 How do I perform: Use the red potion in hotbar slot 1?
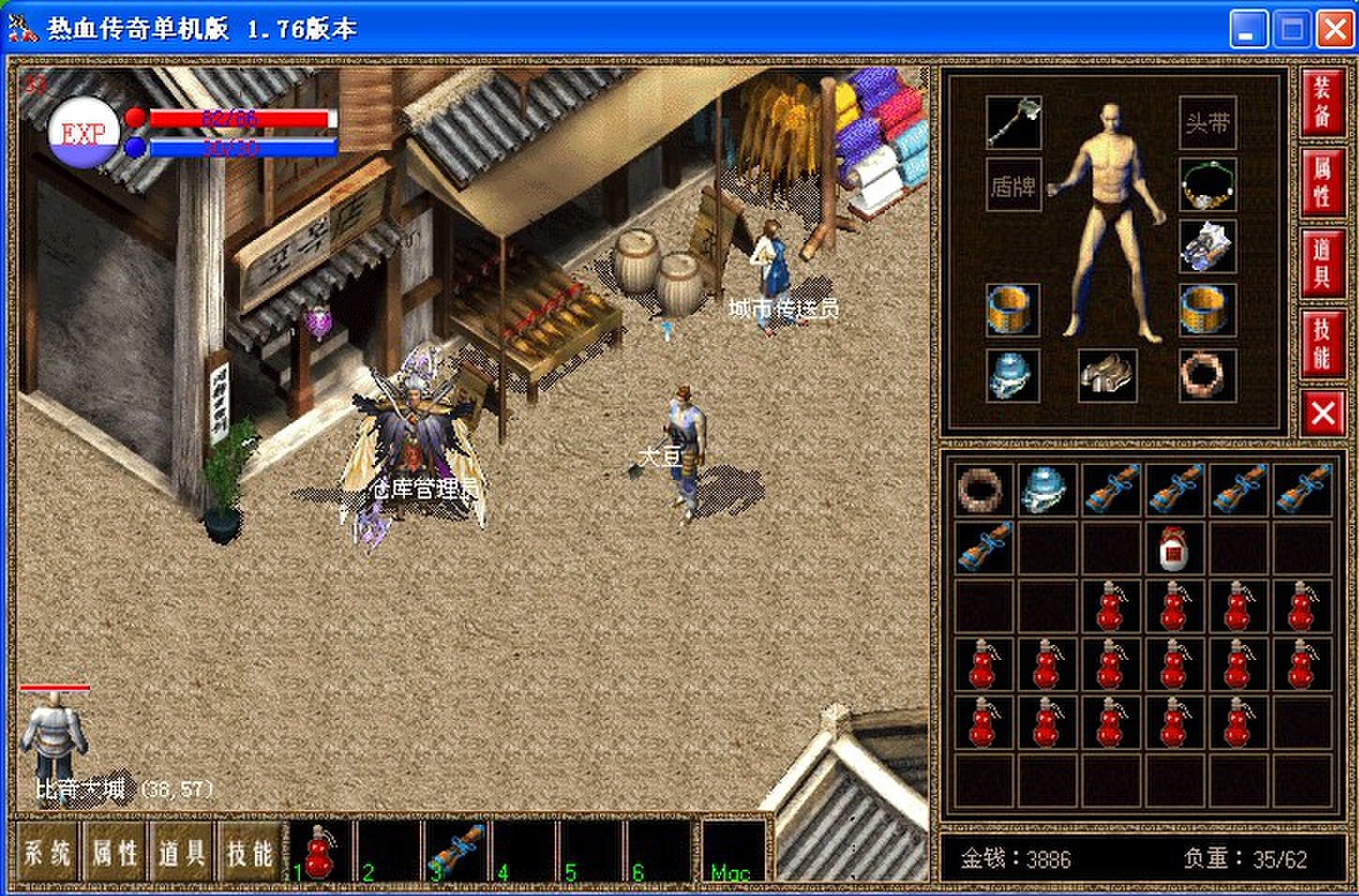[x=321, y=850]
